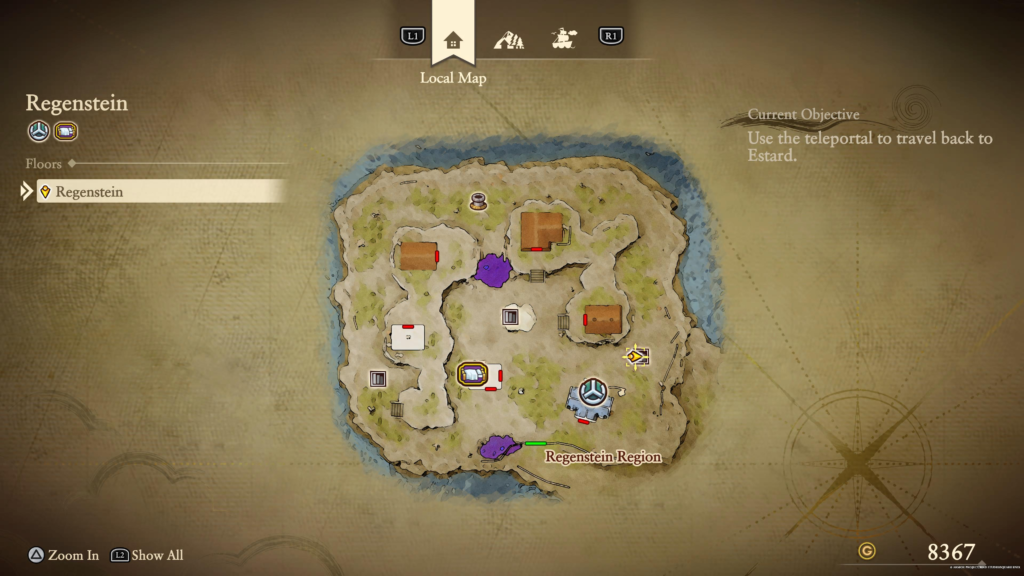Select the yellow player position marker
This screenshot has width=1024, height=576.
(x=635, y=355)
